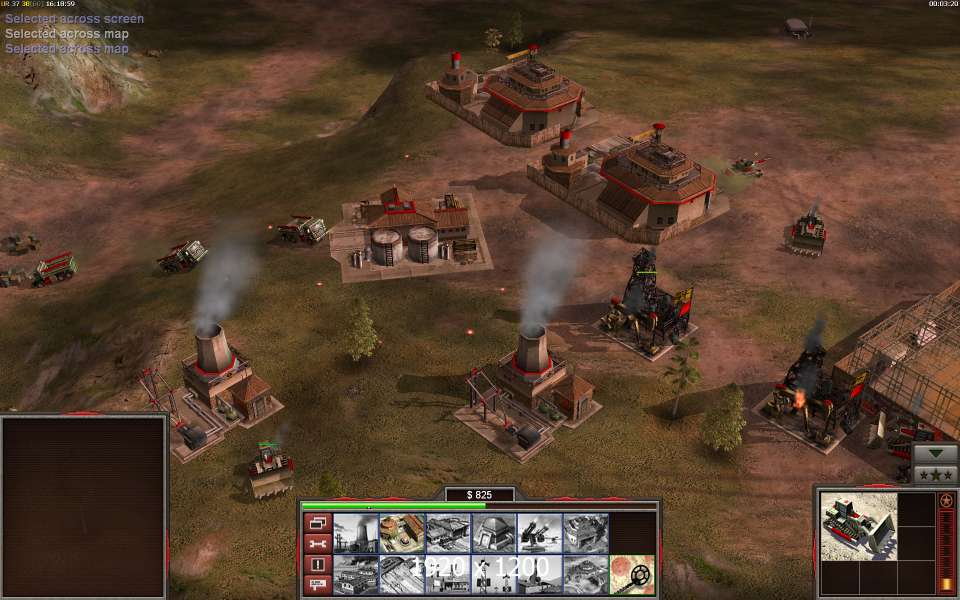This screenshot has height=600, width=960.
Task: Open the three-star generals powers button
Action: click(x=935, y=474)
